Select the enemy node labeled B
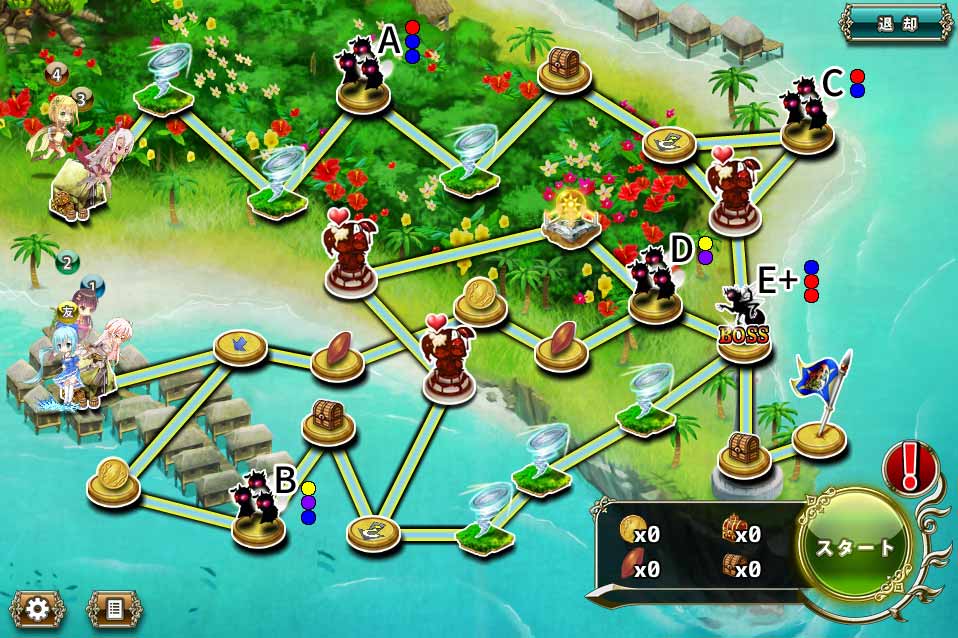Image resolution: width=958 pixels, height=638 pixels. [258, 512]
